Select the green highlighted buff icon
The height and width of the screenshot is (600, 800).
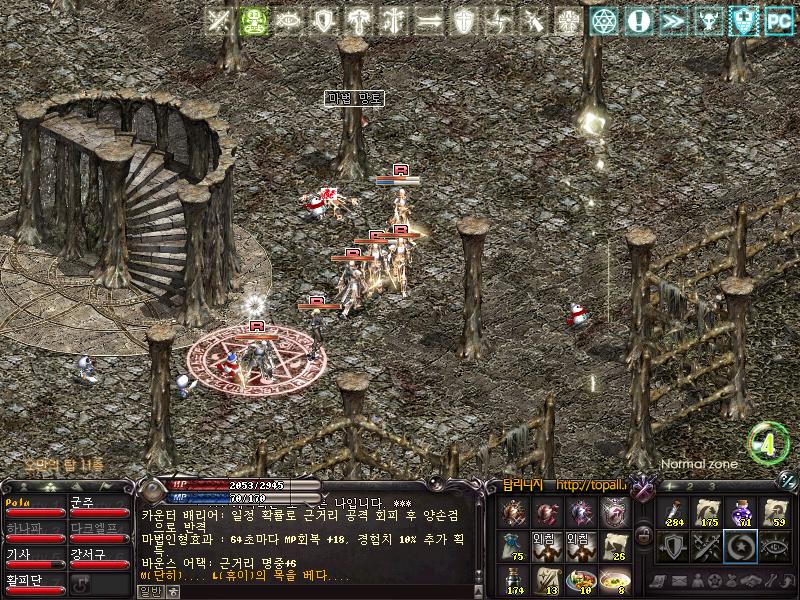click(254, 21)
